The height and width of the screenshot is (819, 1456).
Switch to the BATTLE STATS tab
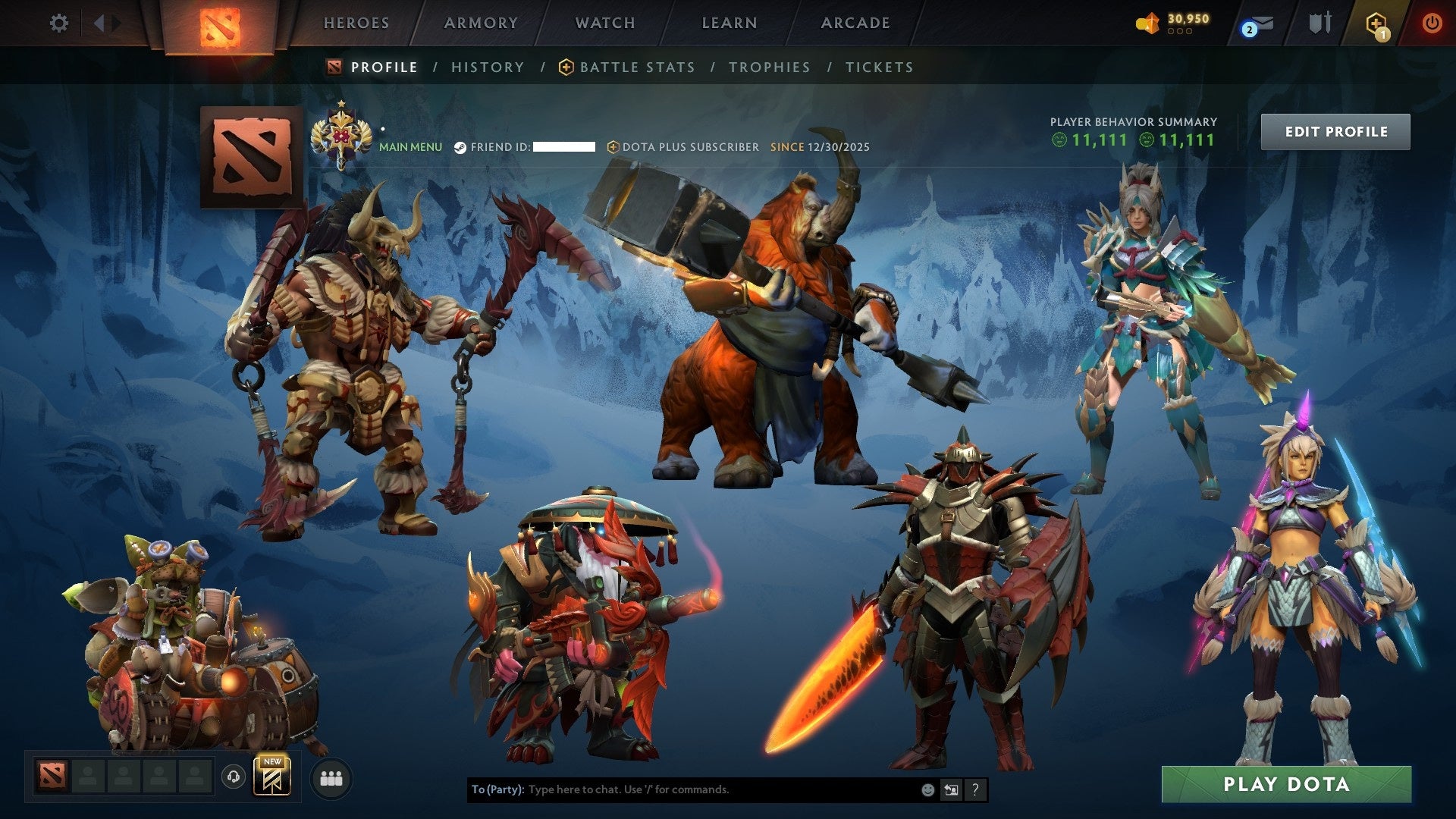(x=636, y=67)
